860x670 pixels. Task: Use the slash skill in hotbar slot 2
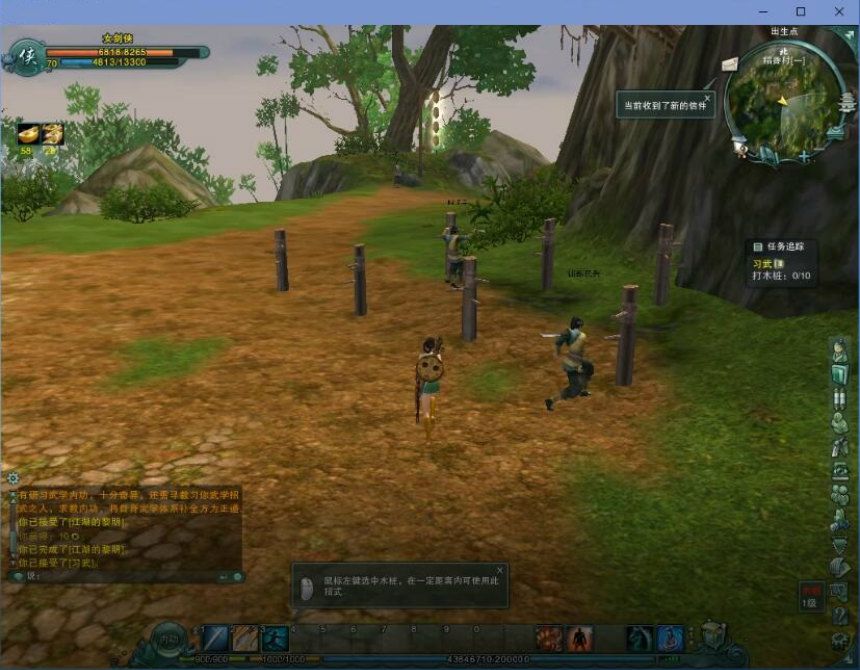point(245,638)
